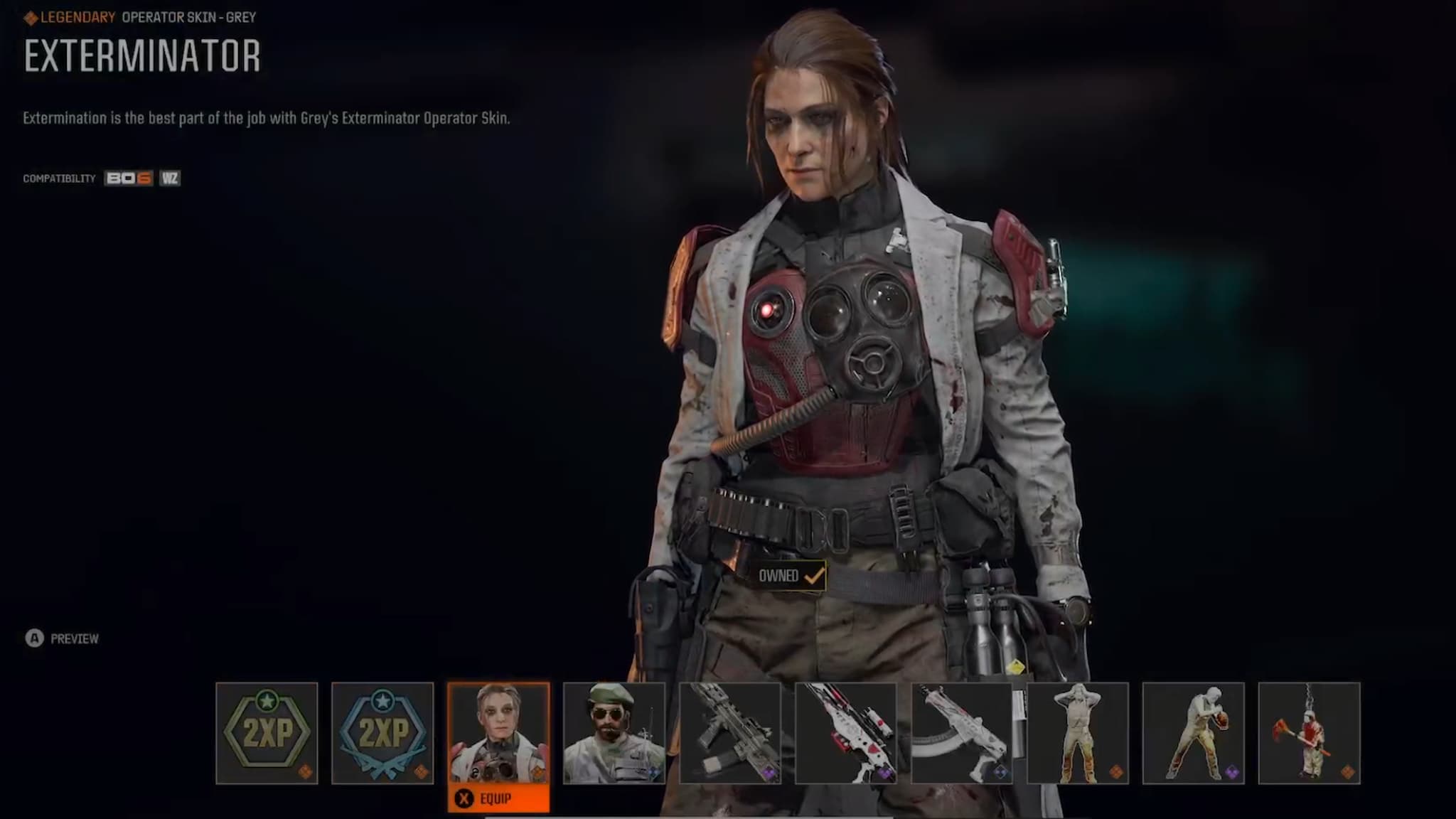Select the dark camo rifle blueprint
1456x819 pixels.
730,733
